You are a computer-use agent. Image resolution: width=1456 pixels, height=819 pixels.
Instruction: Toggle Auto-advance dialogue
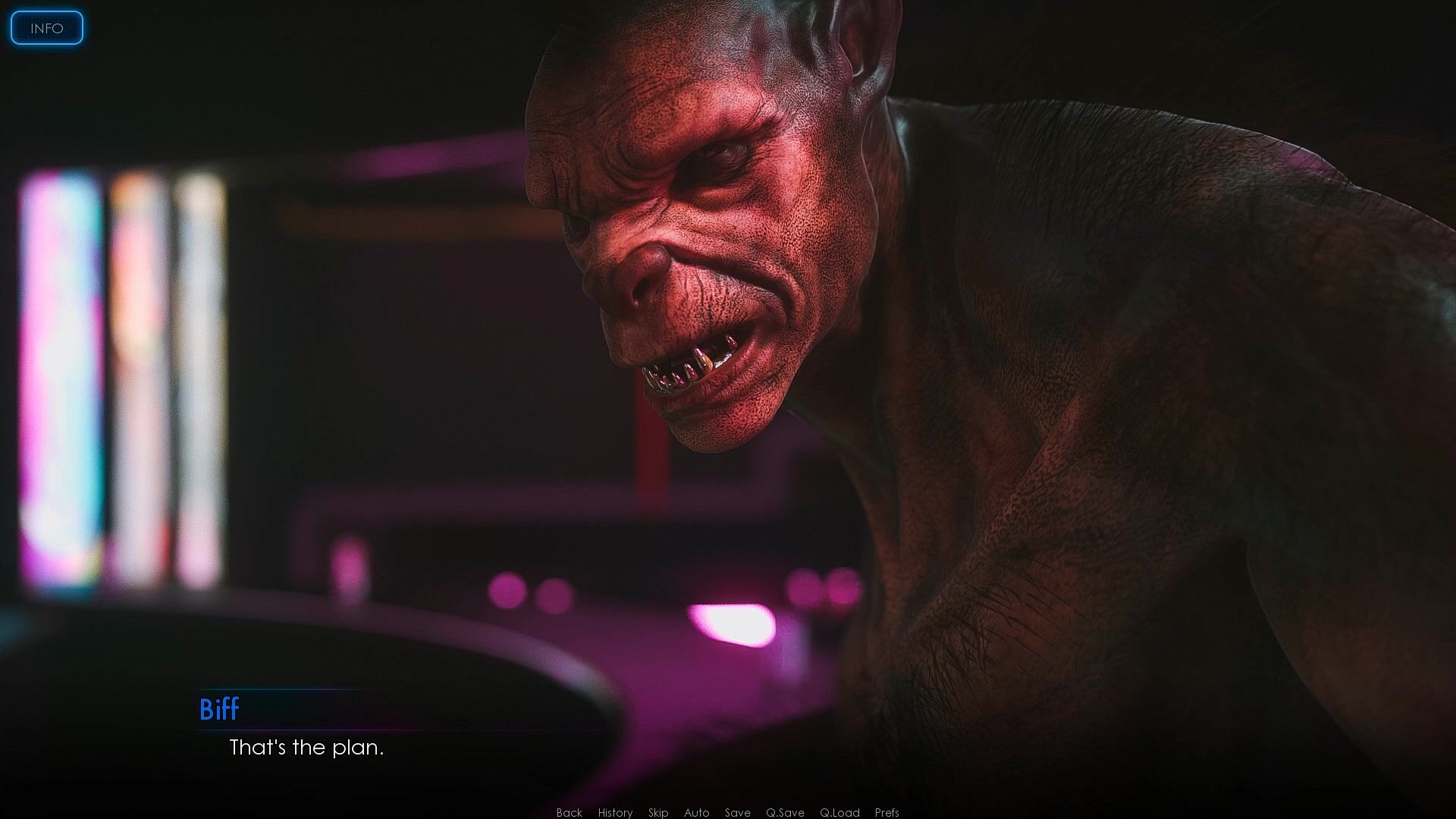(696, 812)
